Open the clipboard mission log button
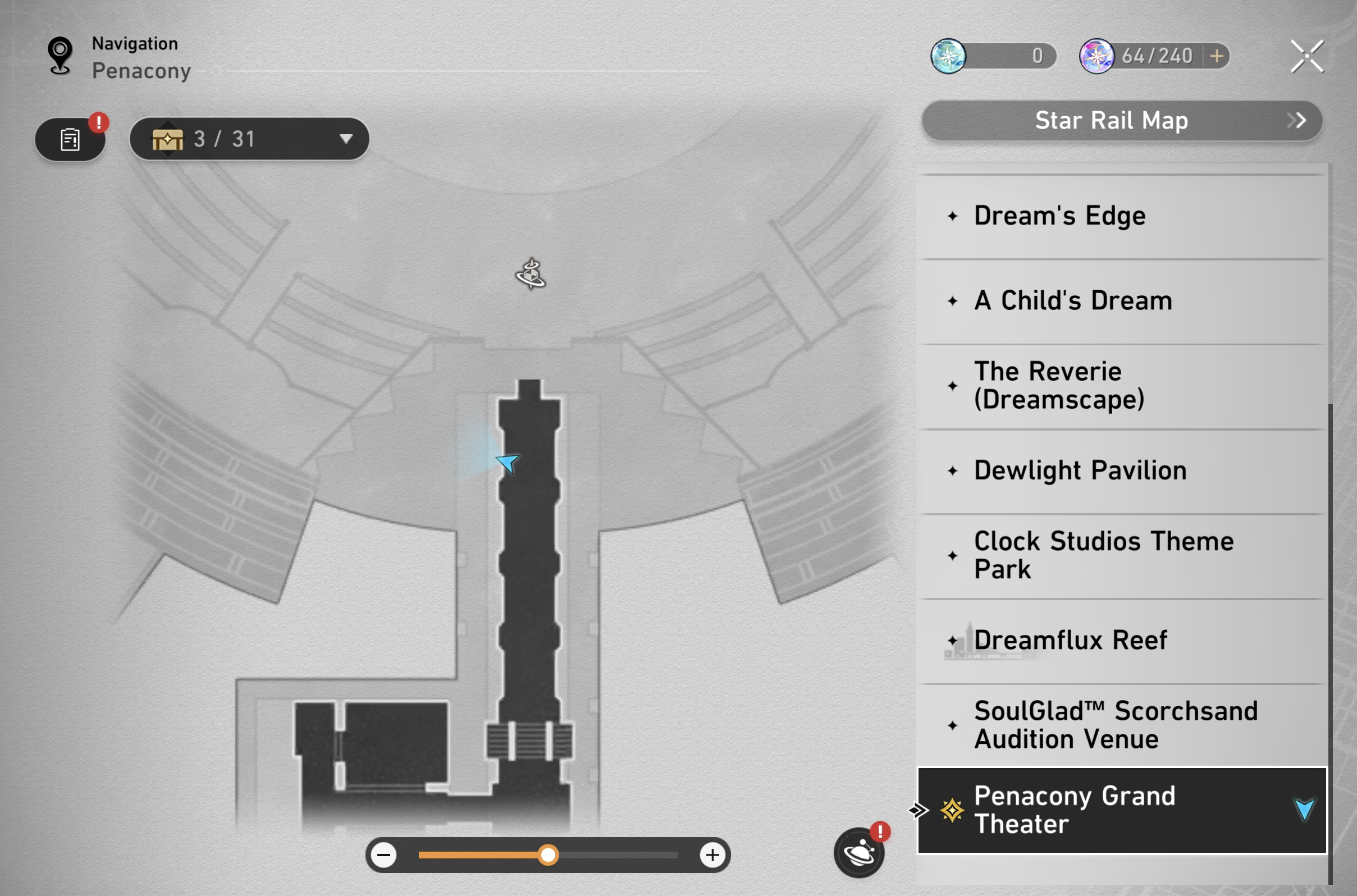 pos(70,139)
